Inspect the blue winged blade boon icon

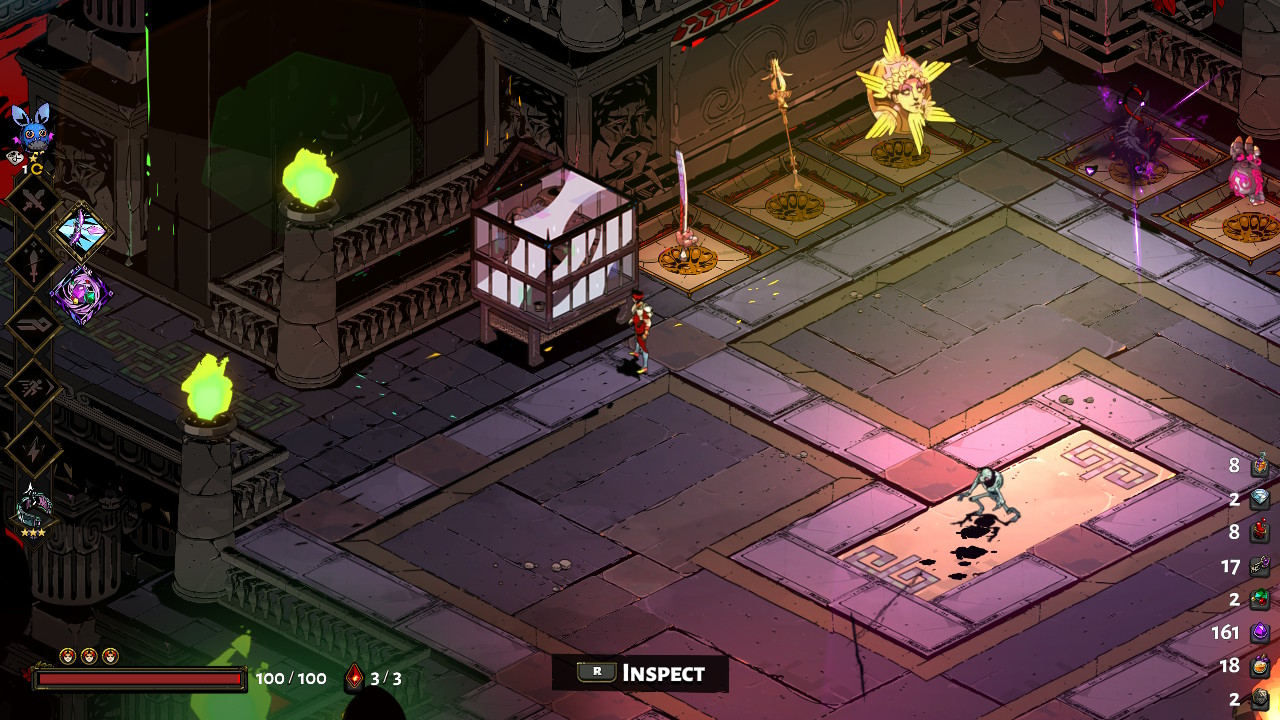click(x=81, y=231)
